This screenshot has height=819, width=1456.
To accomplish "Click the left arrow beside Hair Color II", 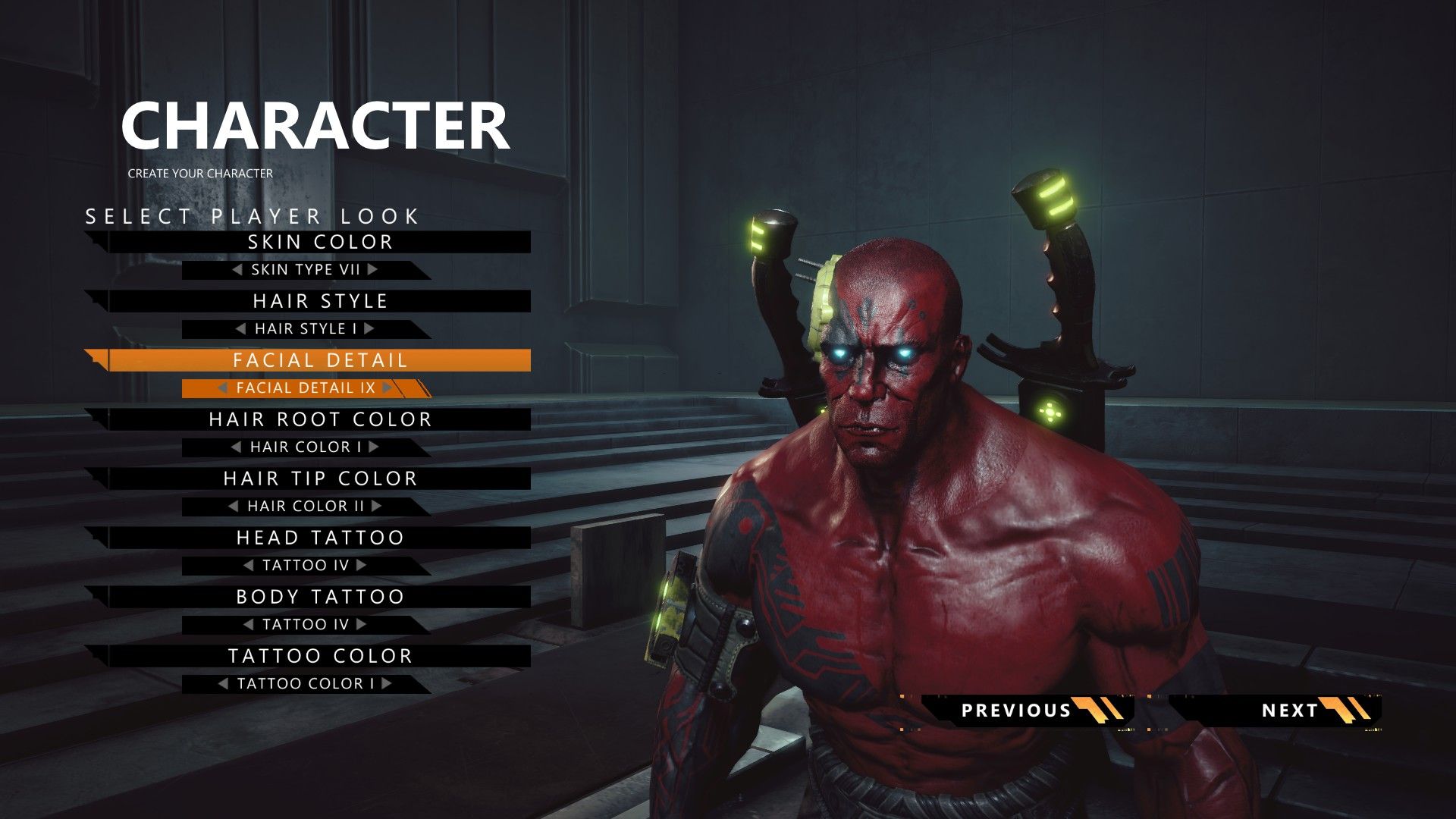I will pyautogui.click(x=234, y=506).
